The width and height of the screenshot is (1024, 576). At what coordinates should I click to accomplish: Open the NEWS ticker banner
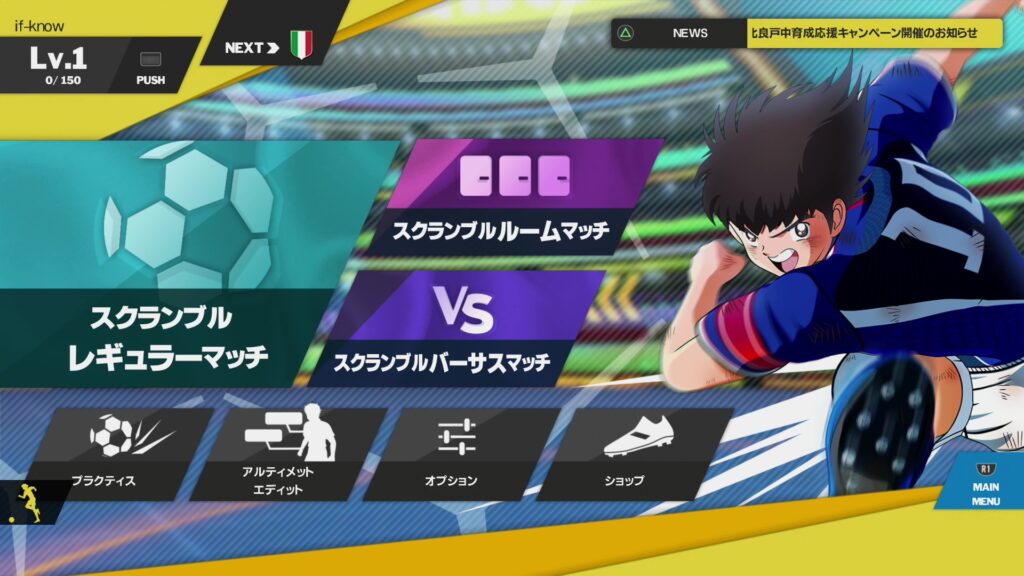pyautogui.click(x=806, y=33)
